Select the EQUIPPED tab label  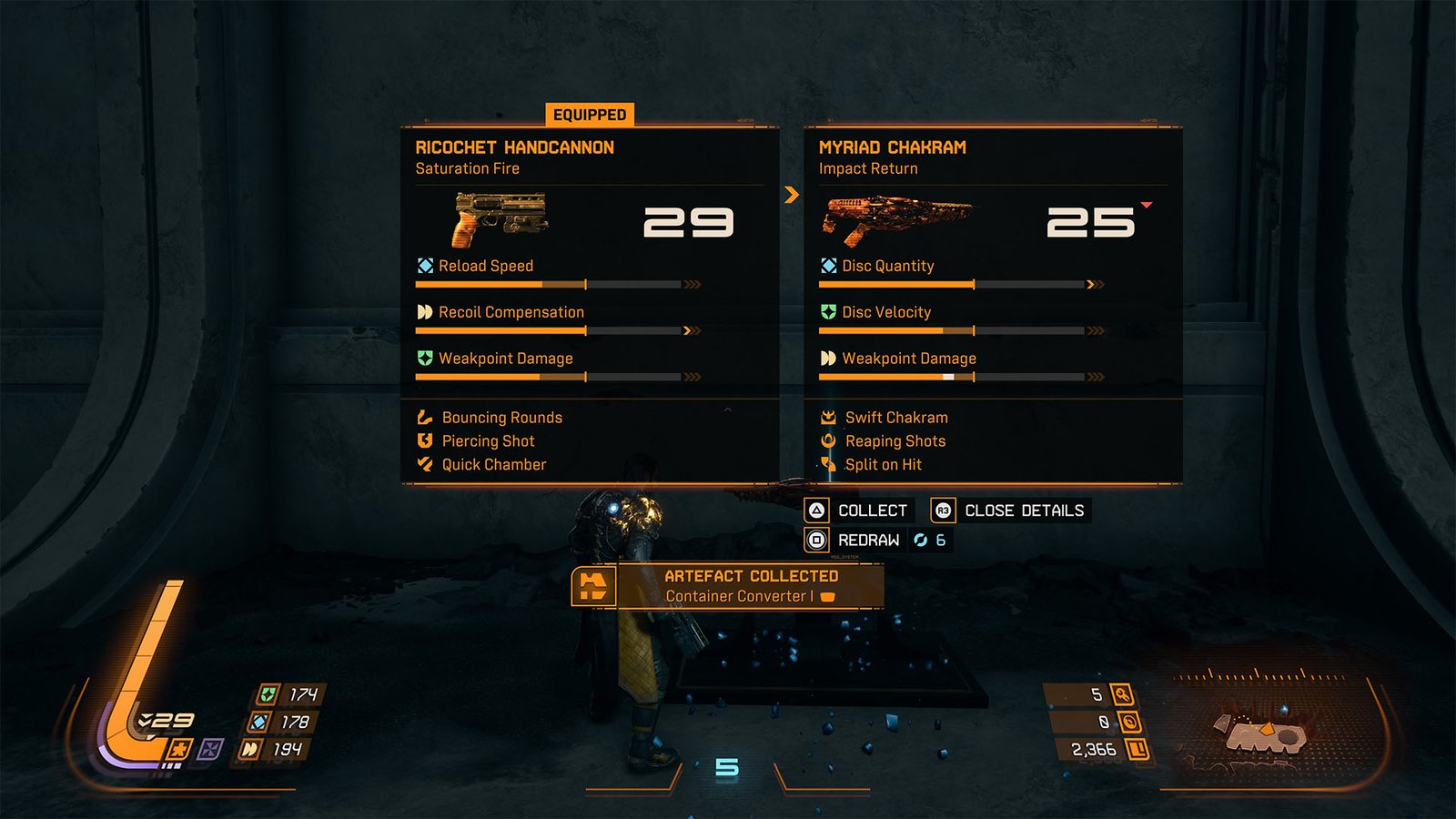(x=588, y=115)
